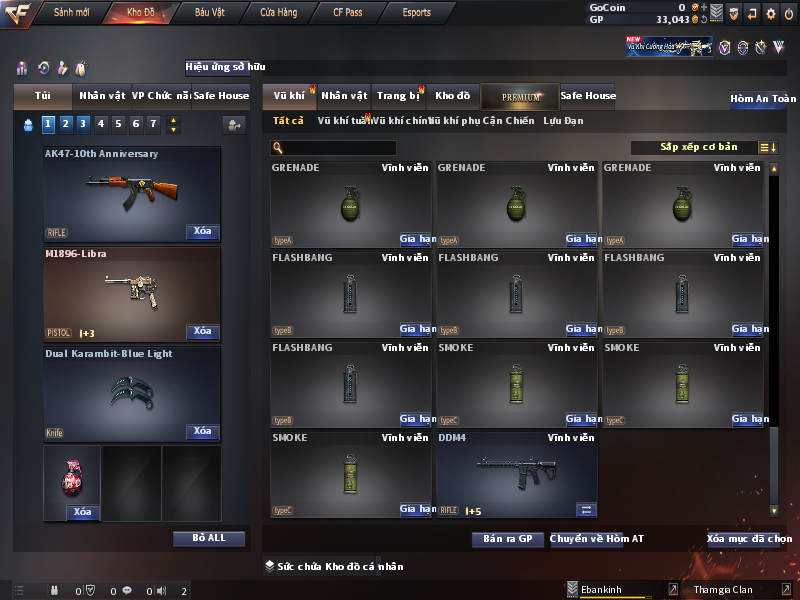Filter by Lựu Đạn grenades

(563, 121)
